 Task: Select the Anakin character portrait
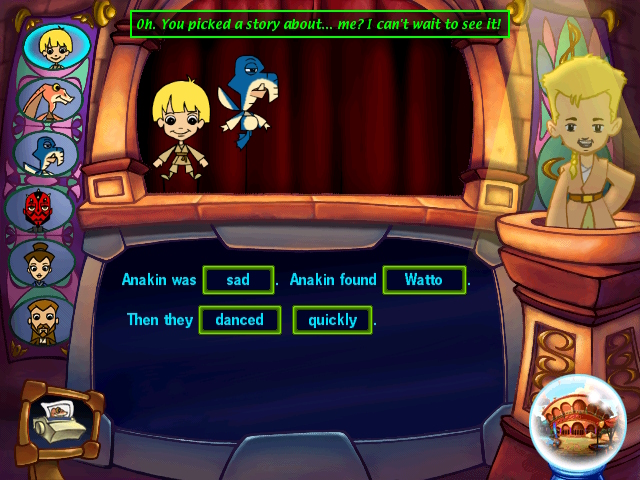pyautogui.click(x=51, y=46)
